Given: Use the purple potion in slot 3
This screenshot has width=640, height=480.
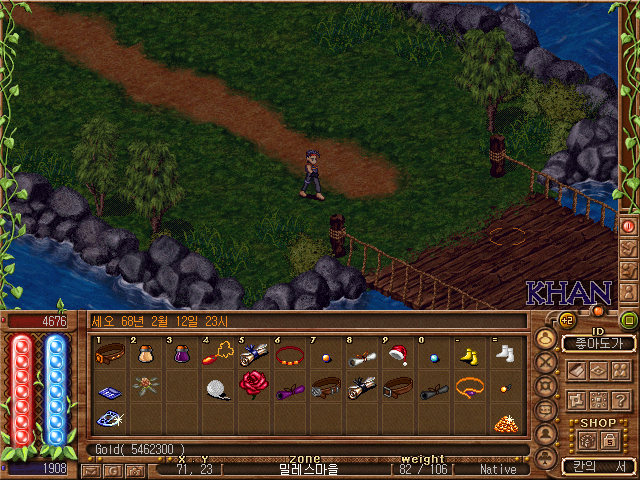Looking at the screenshot, I should click(182, 354).
